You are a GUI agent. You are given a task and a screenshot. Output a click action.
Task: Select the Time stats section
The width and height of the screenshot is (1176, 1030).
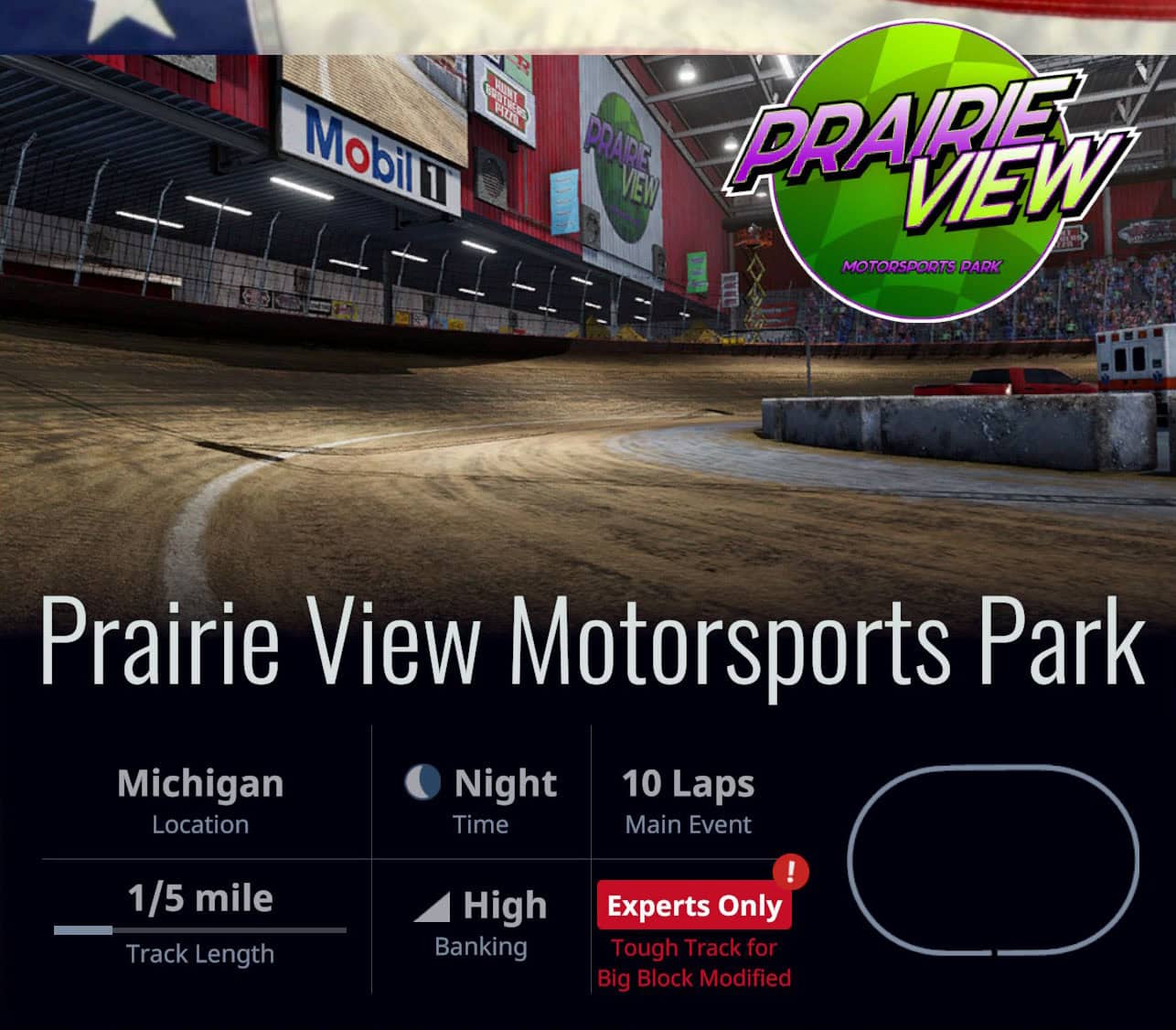pos(482,802)
